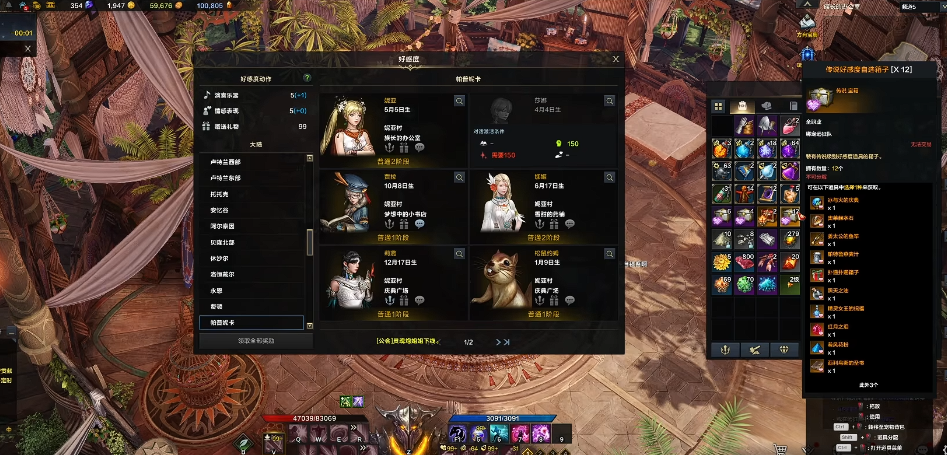Open the shopping cart icon at bottom right
The image size is (947, 455).
click(779, 448)
